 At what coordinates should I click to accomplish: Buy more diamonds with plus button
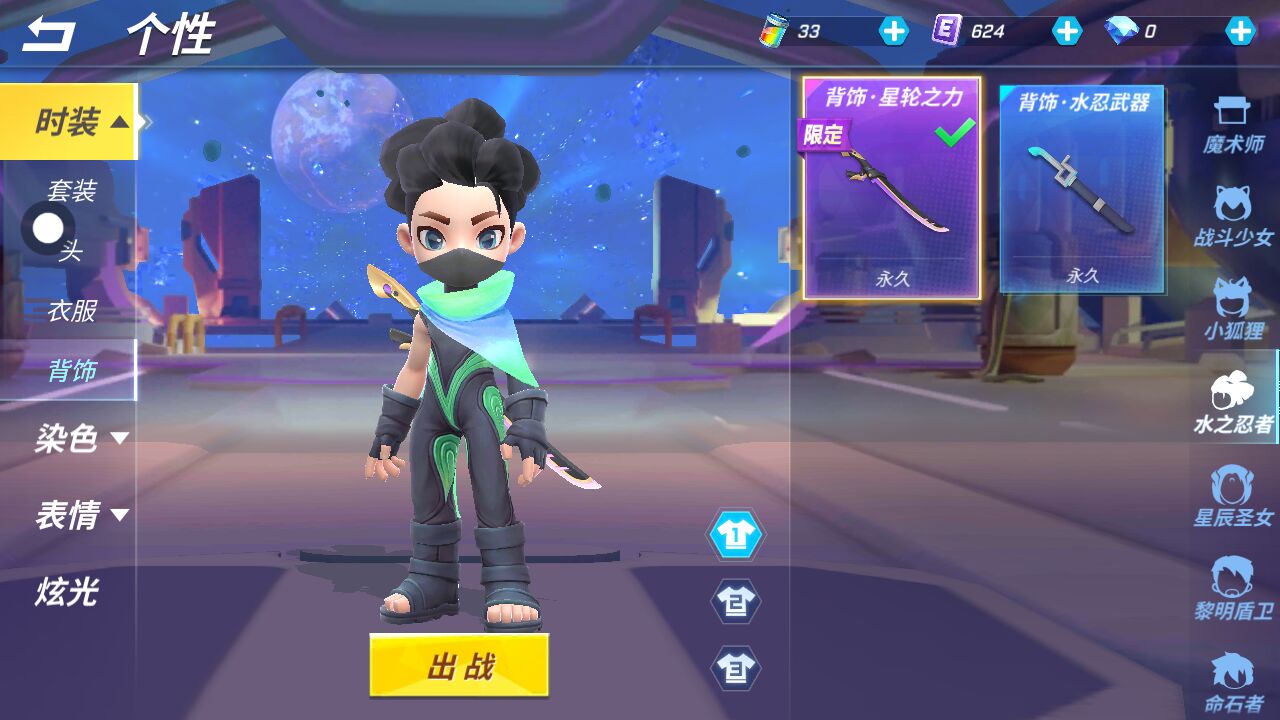pyautogui.click(x=1241, y=31)
